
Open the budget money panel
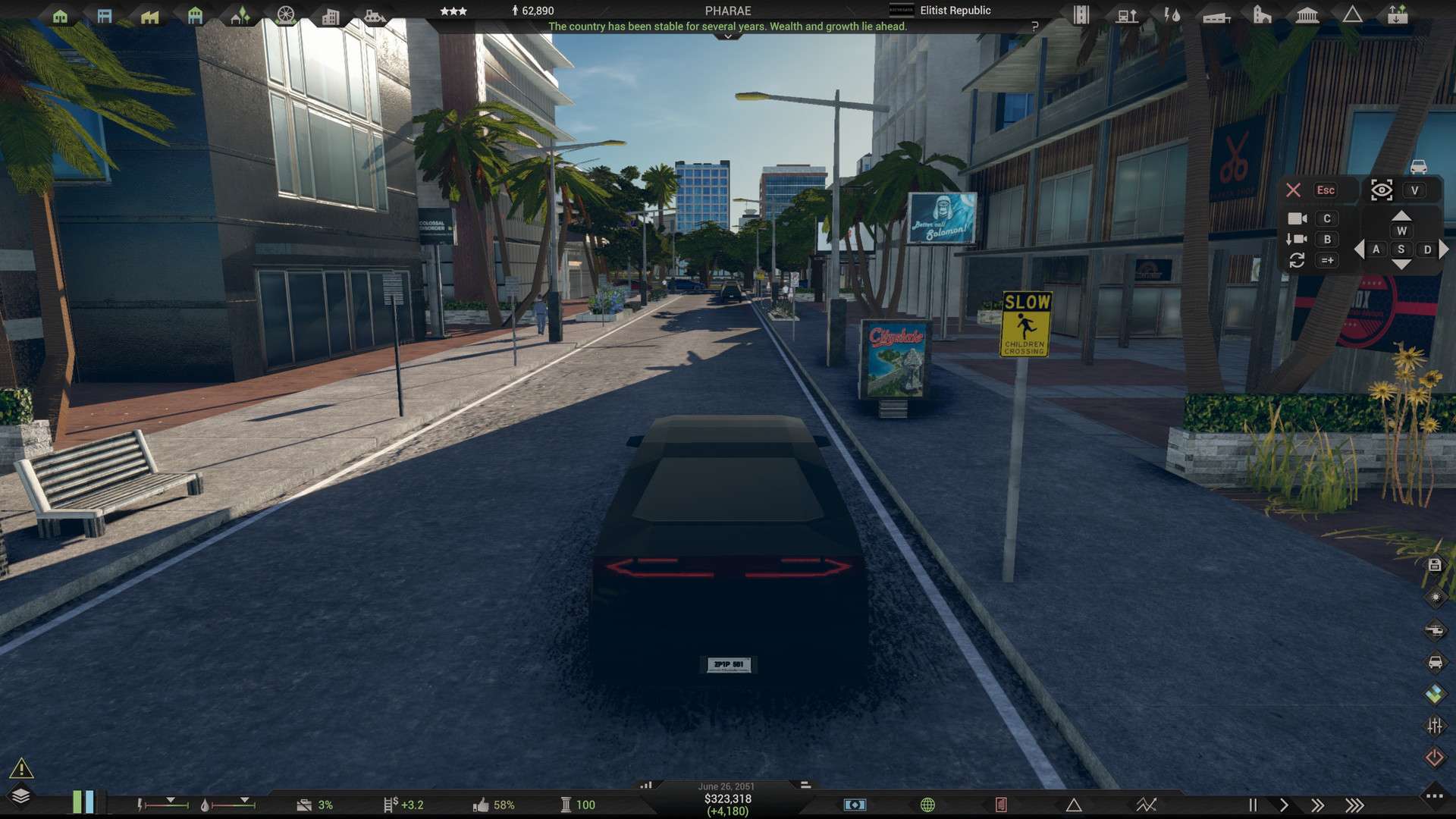855,805
